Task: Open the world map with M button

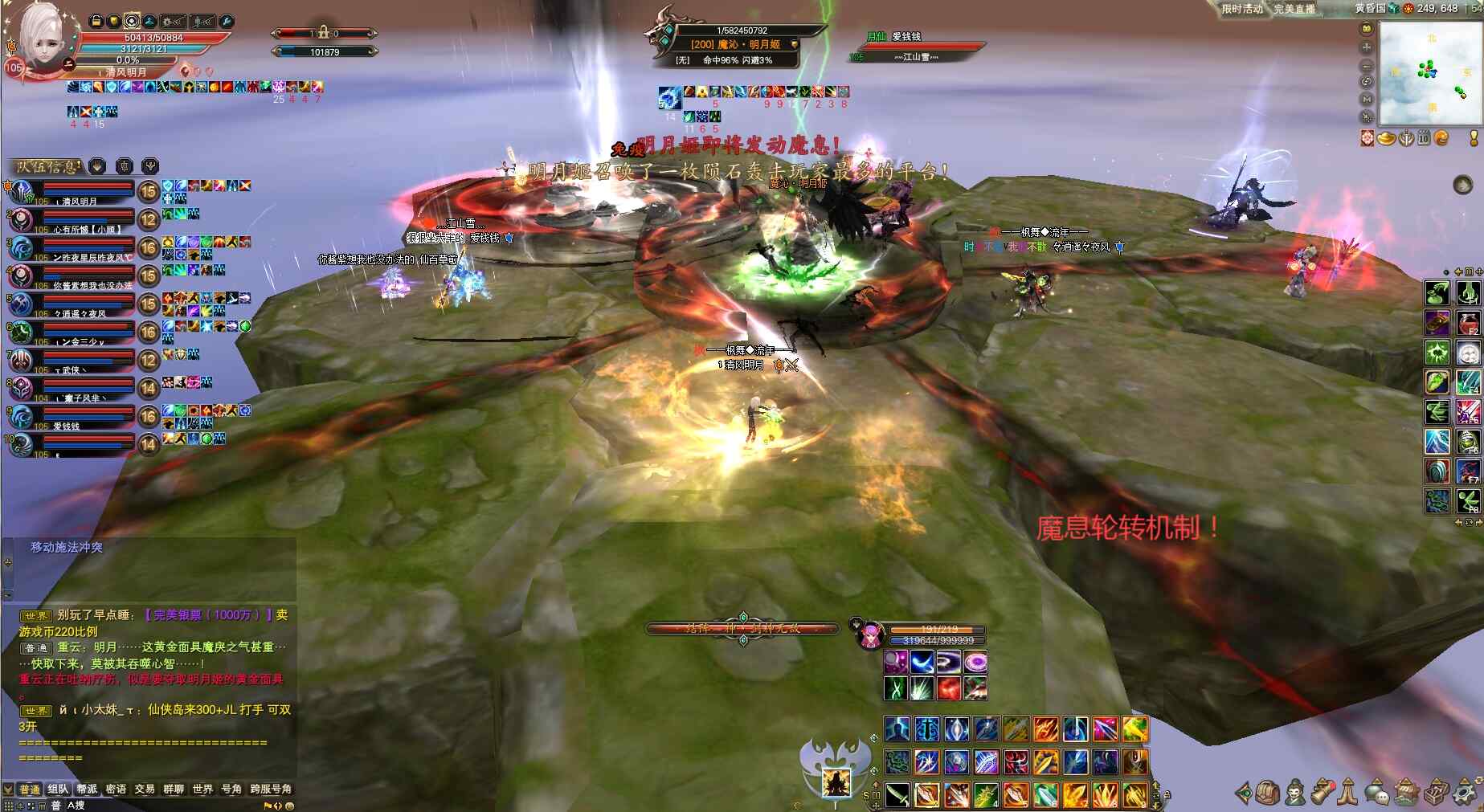Action: tap(1366, 99)
